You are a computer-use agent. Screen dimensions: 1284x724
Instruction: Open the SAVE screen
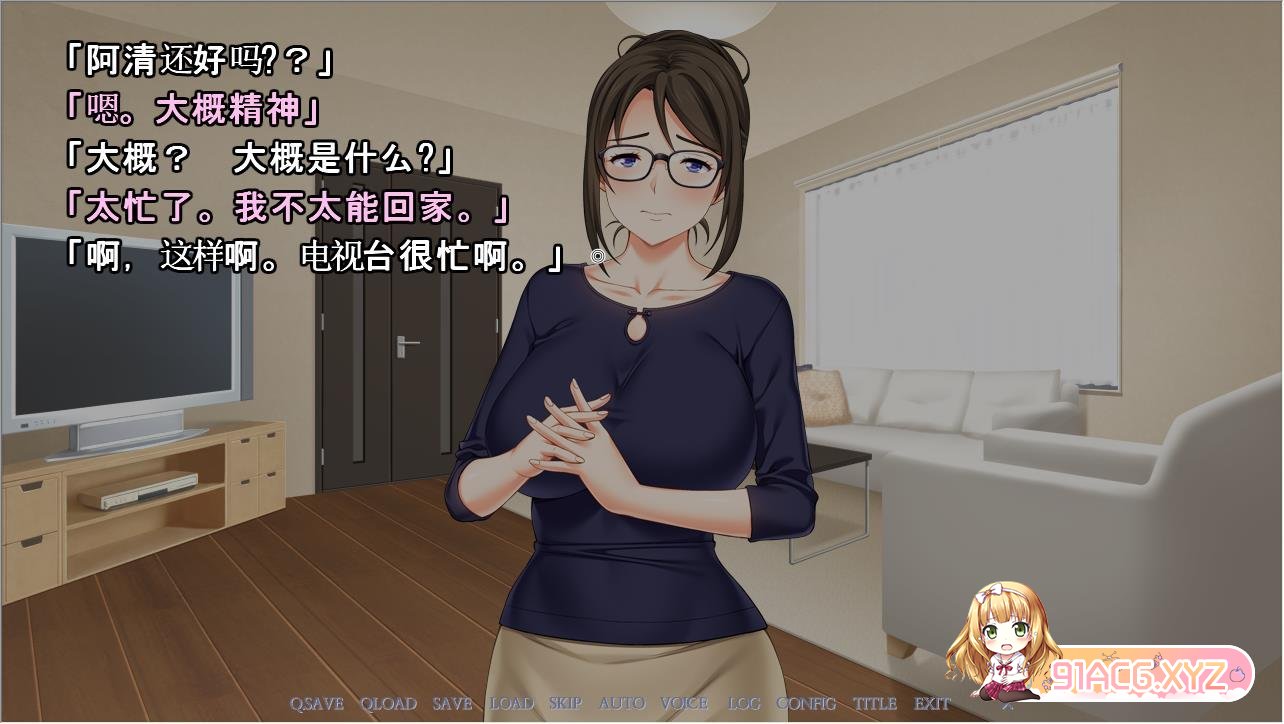click(450, 703)
